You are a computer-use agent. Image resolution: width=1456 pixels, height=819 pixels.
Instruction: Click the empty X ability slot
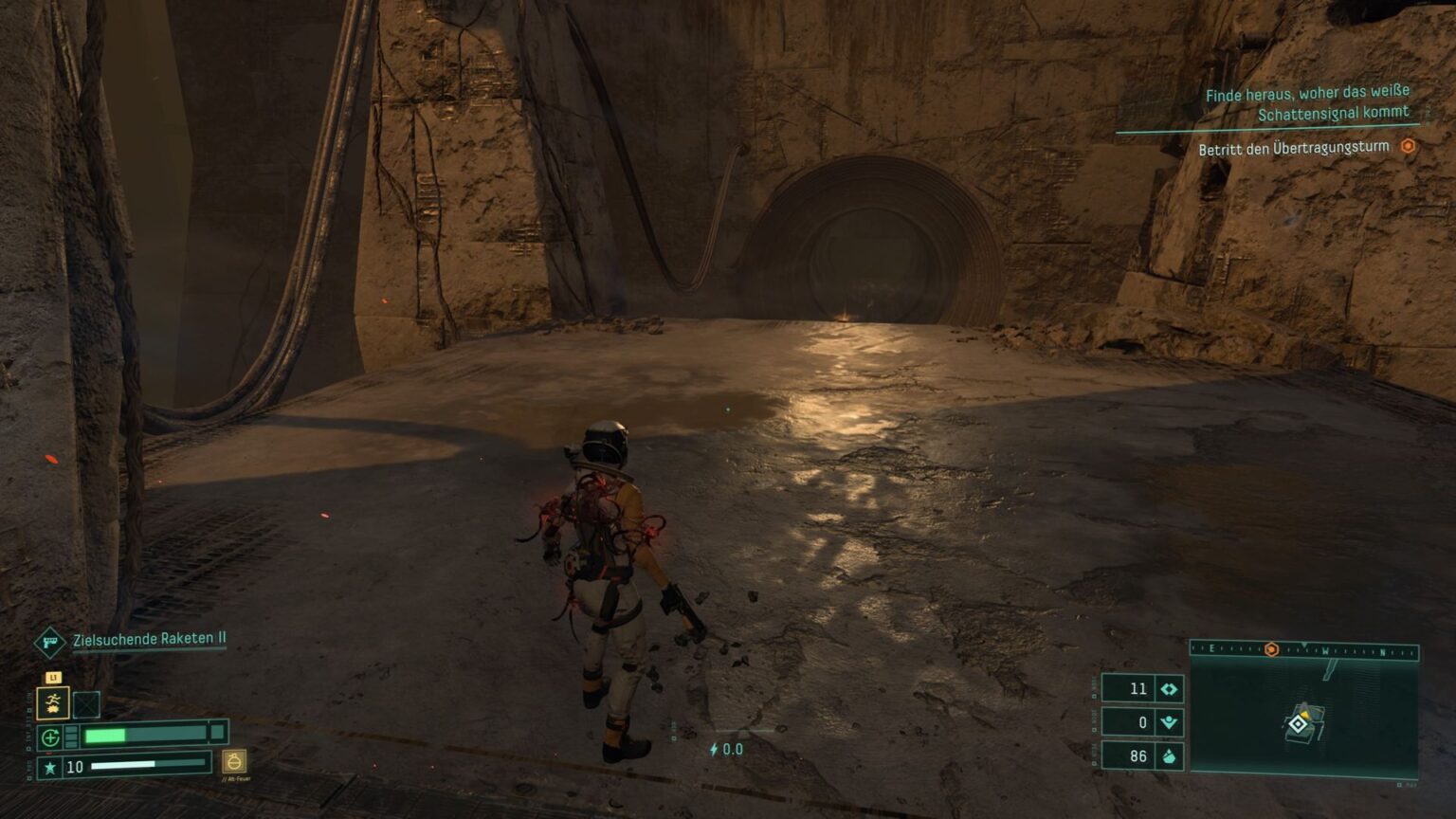[x=87, y=704]
